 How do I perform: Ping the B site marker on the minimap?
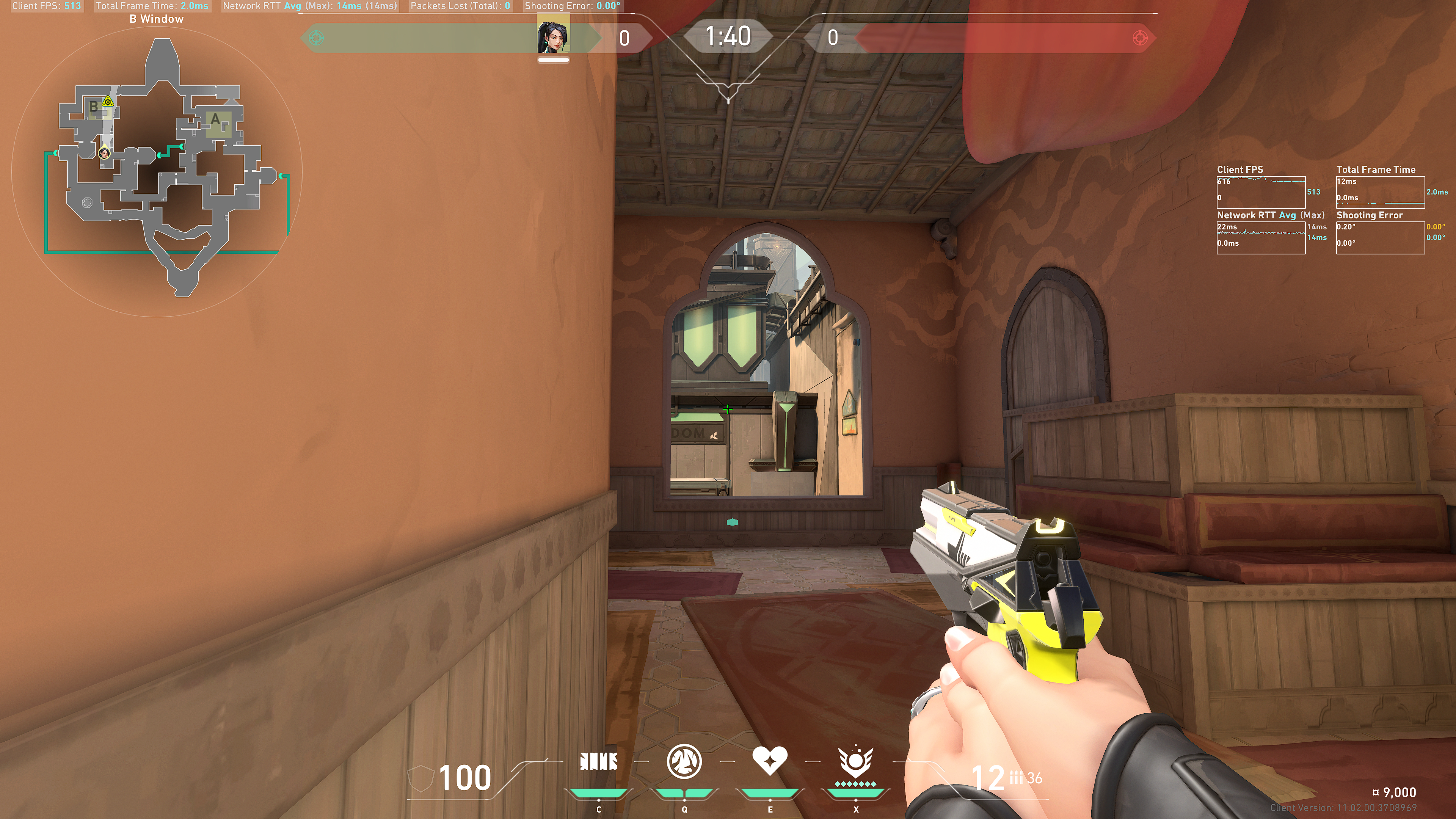coord(93,106)
